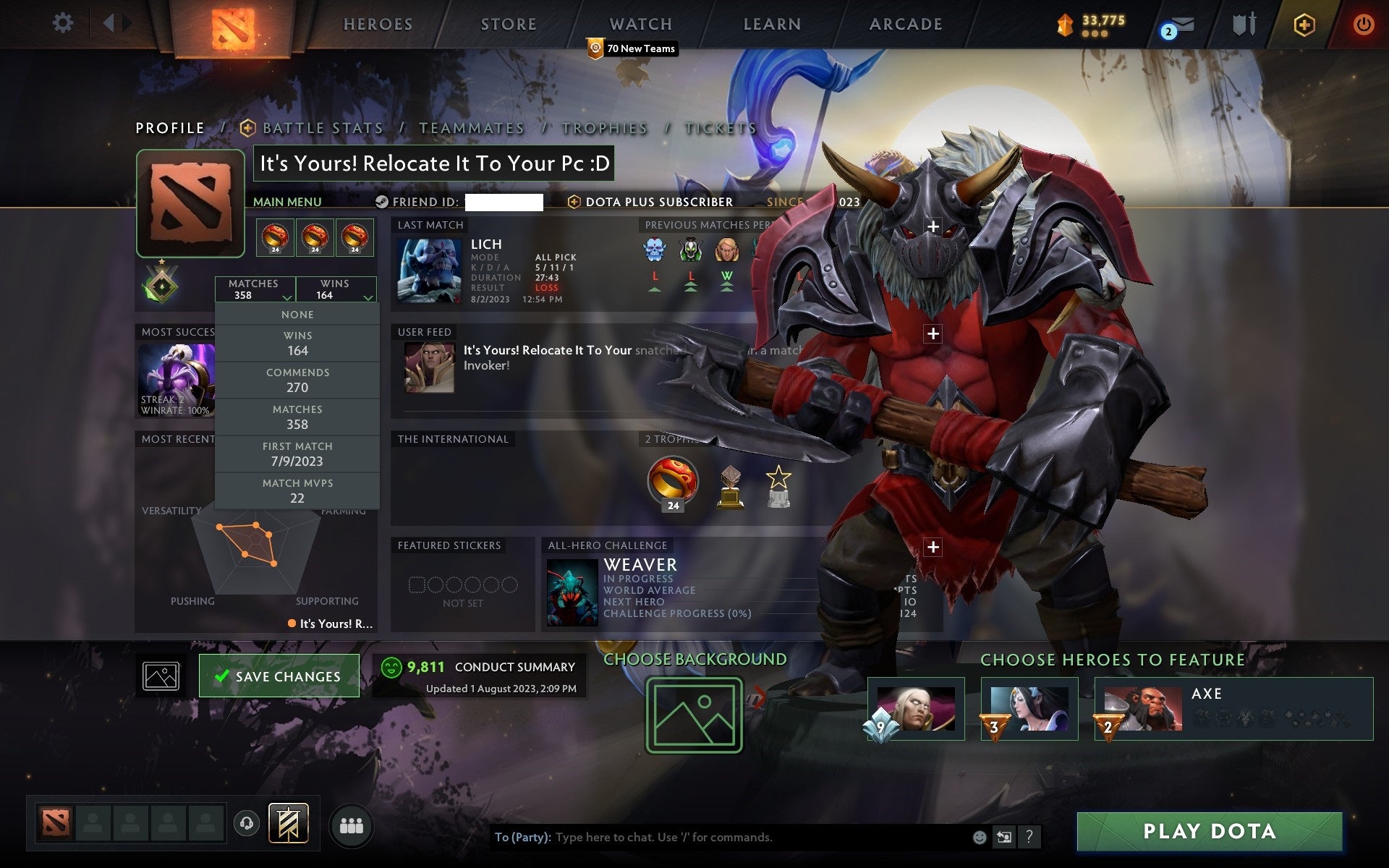Select COMMENDS from the open stat dropdown
The height and width of the screenshot is (868, 1389).
298,380
